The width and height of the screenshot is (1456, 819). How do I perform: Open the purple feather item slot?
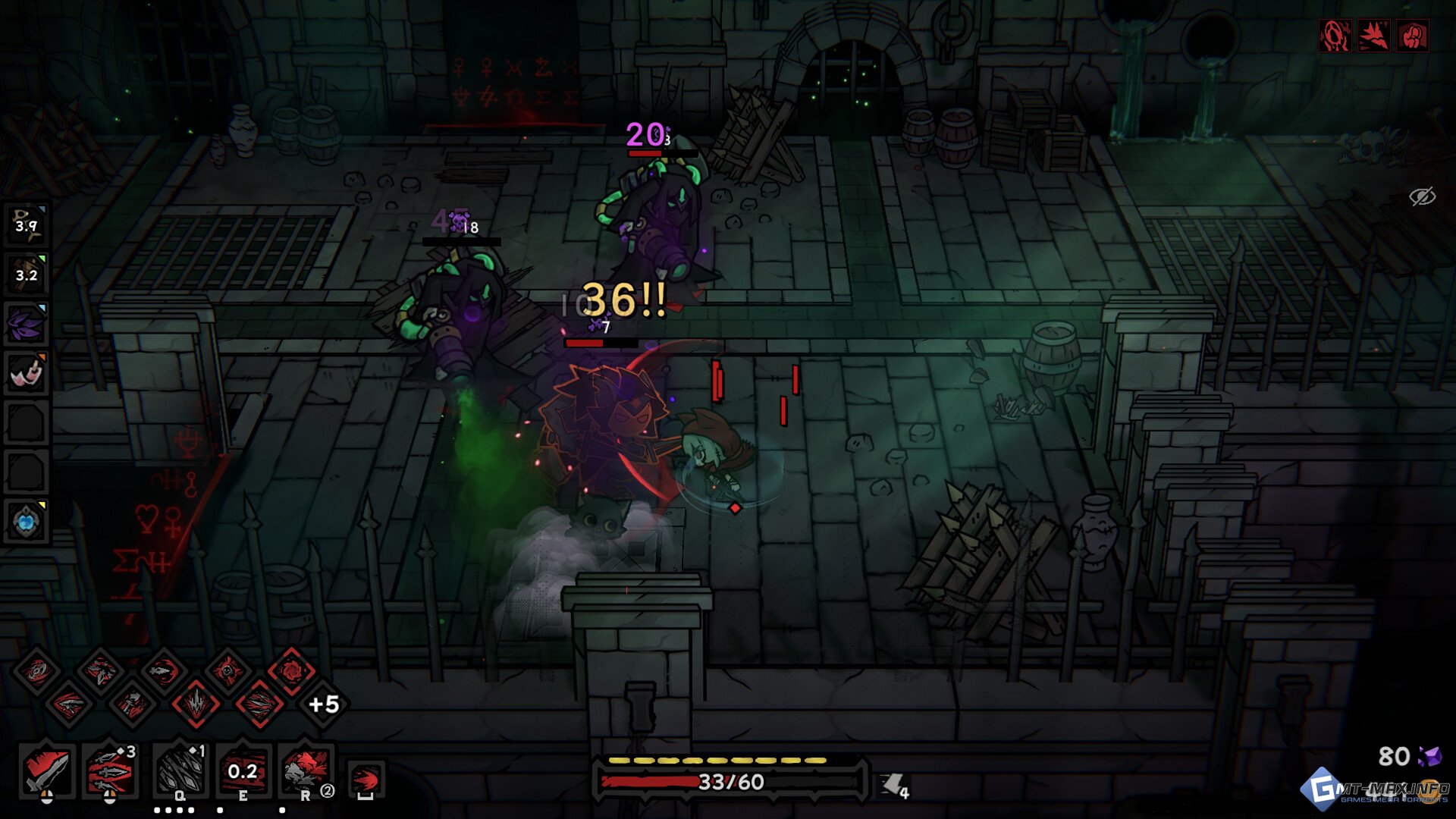coord(27,323)
